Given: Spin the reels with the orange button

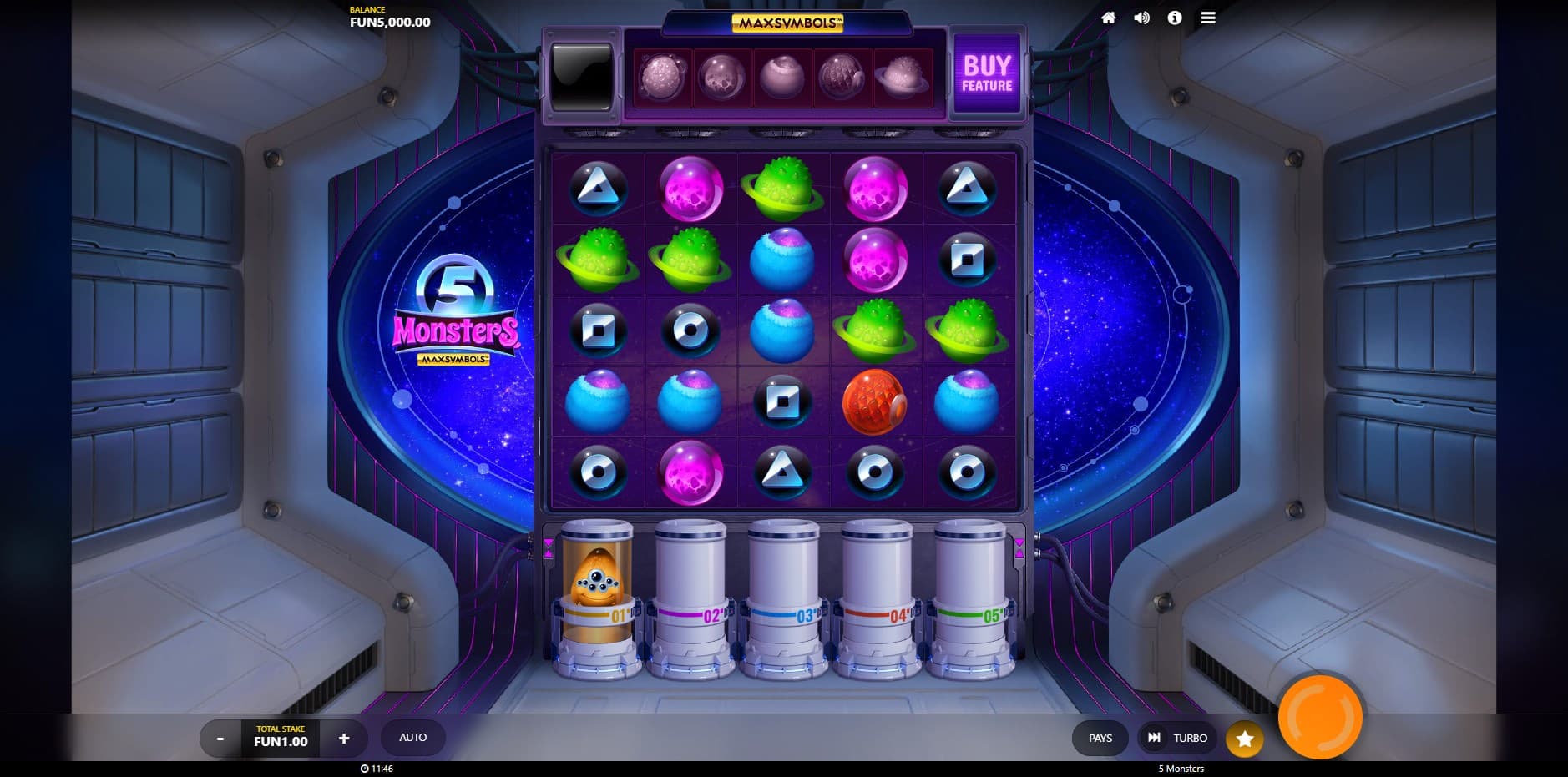Looking at the screenshot, I should (x=1320, y=717).
